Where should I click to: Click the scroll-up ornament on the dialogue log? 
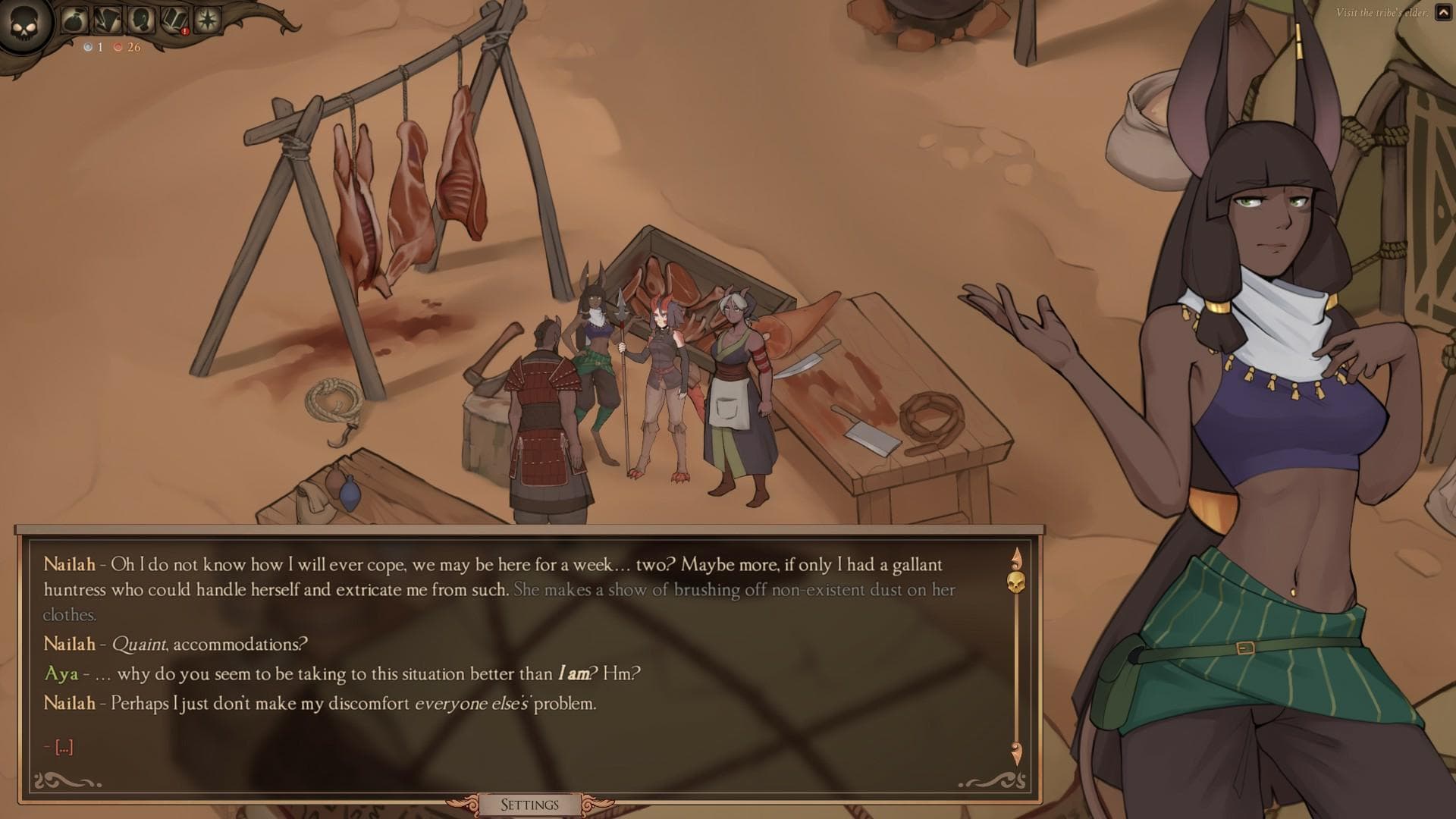(1017, 557)
